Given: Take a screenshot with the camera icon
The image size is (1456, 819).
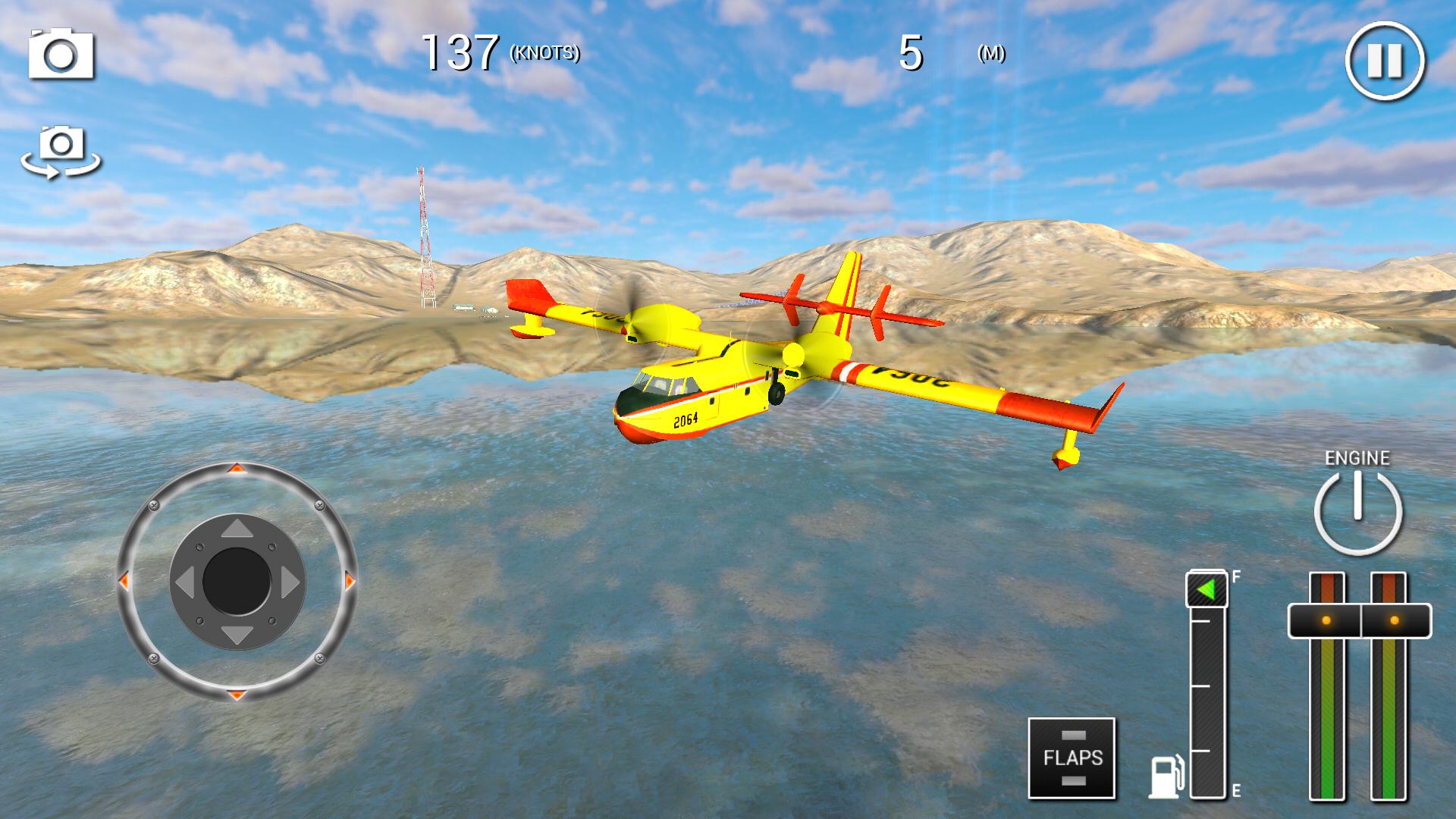Looking at the screenshot, I should click(61, 55).
